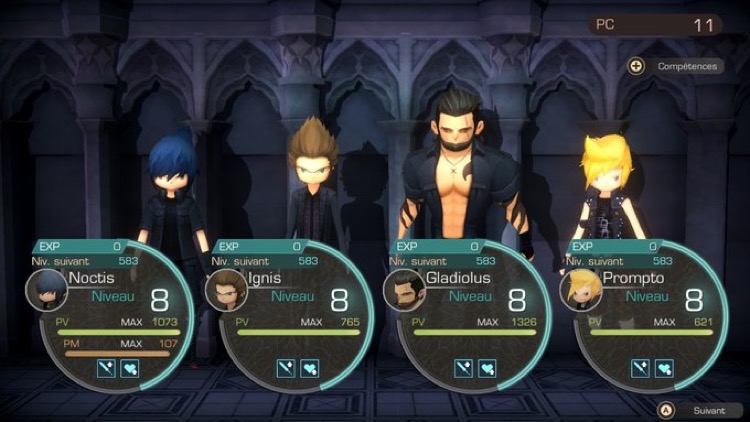Select Noctis's portrait
The height and width of the screenshot is (422, 750).
pyautogui.click(x=47, y=290)
